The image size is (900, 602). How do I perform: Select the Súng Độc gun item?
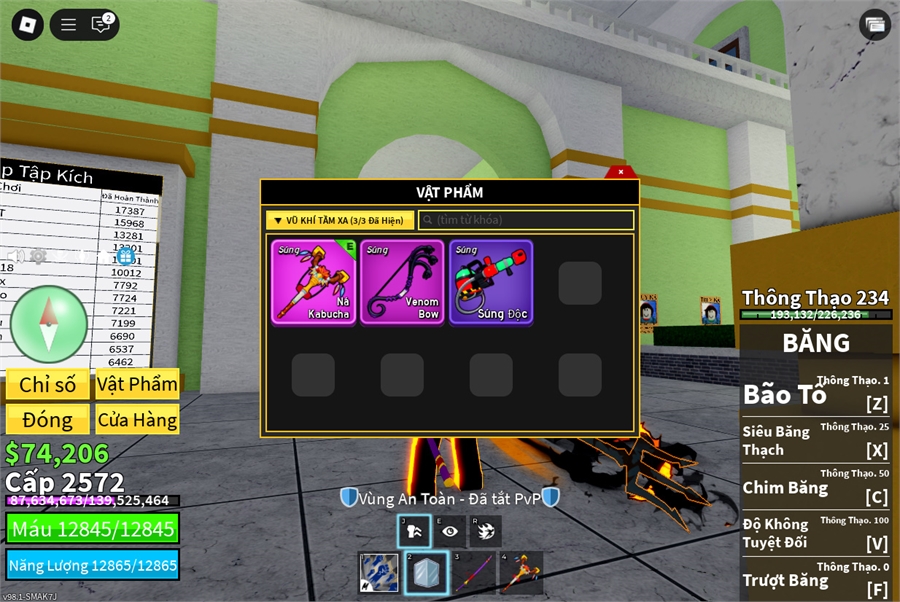tap(491, 282)
